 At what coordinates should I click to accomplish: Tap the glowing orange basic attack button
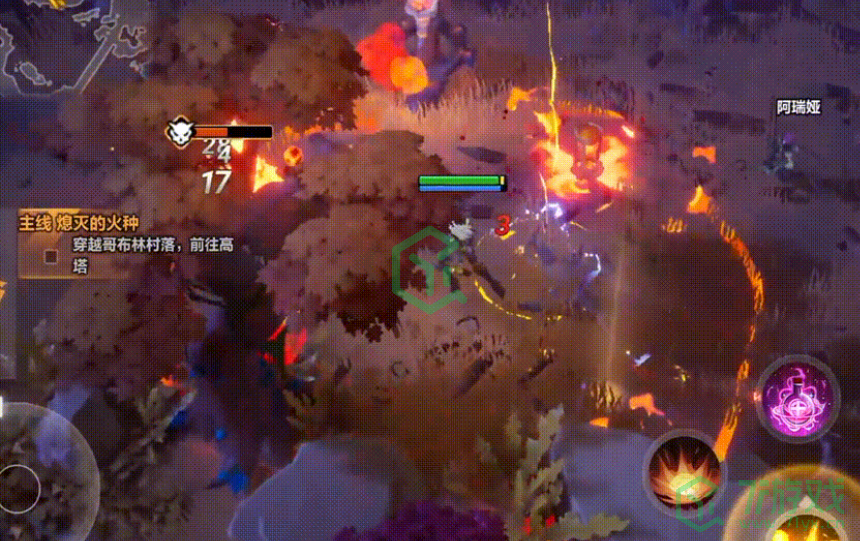point(800,520)
